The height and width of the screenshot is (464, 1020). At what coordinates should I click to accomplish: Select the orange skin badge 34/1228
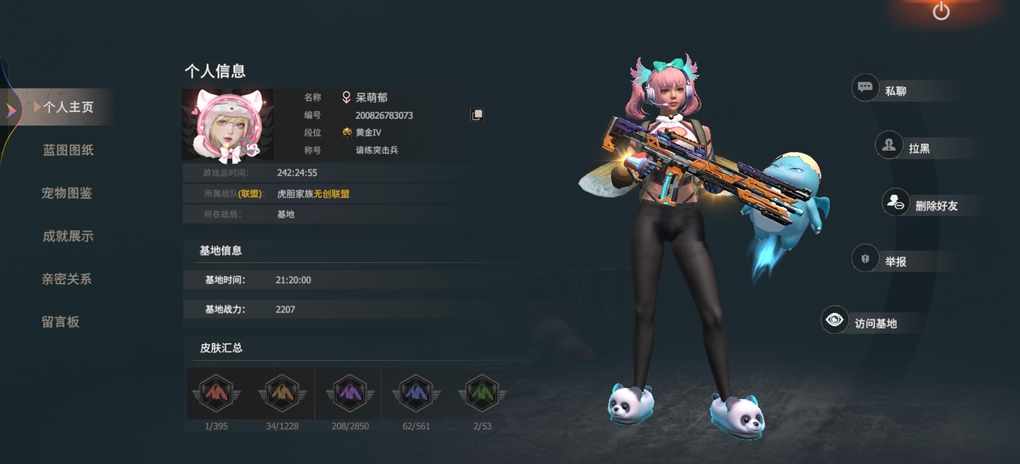282,393
